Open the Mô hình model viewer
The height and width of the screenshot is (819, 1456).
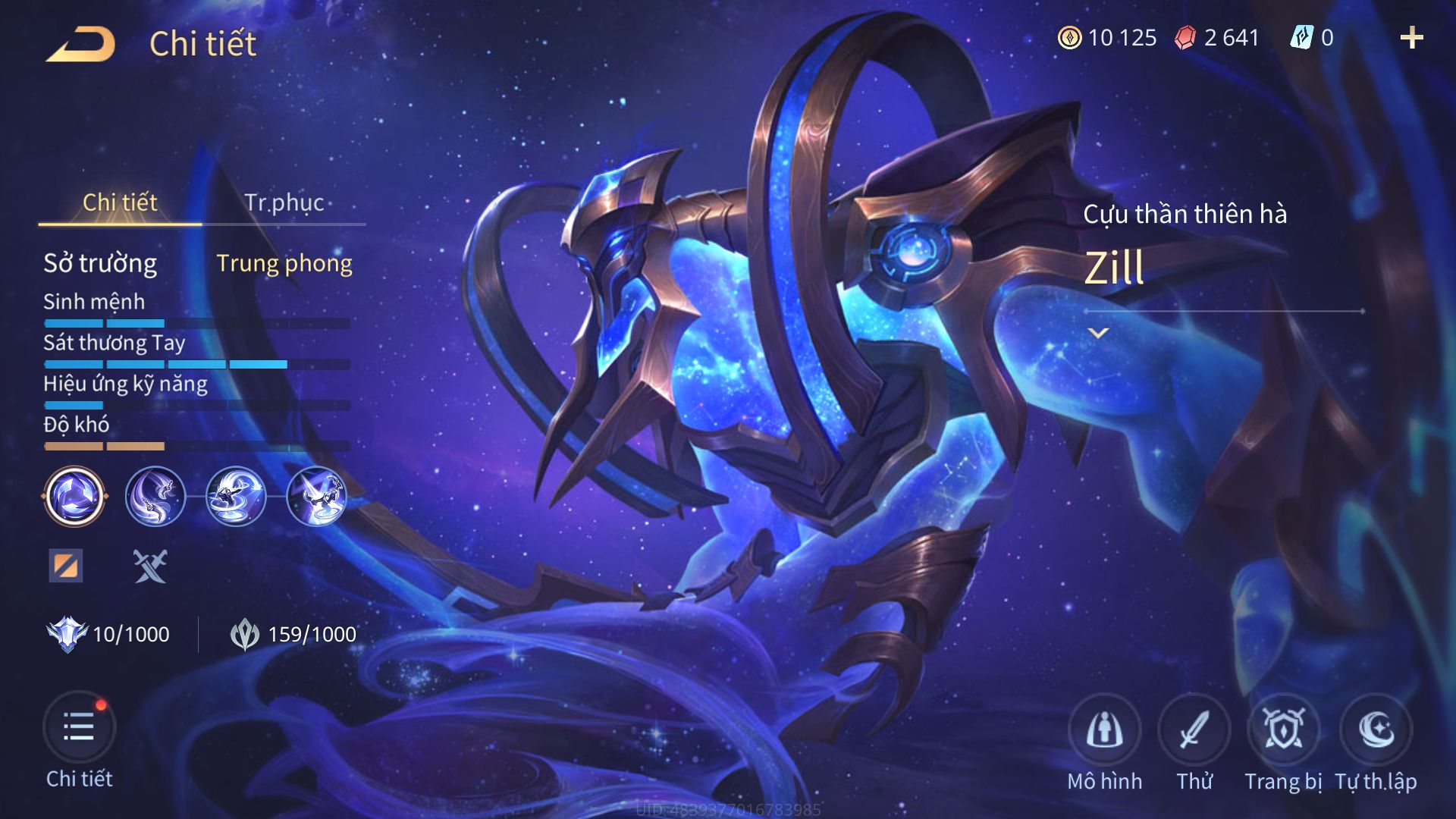[x=1104, y=730]
